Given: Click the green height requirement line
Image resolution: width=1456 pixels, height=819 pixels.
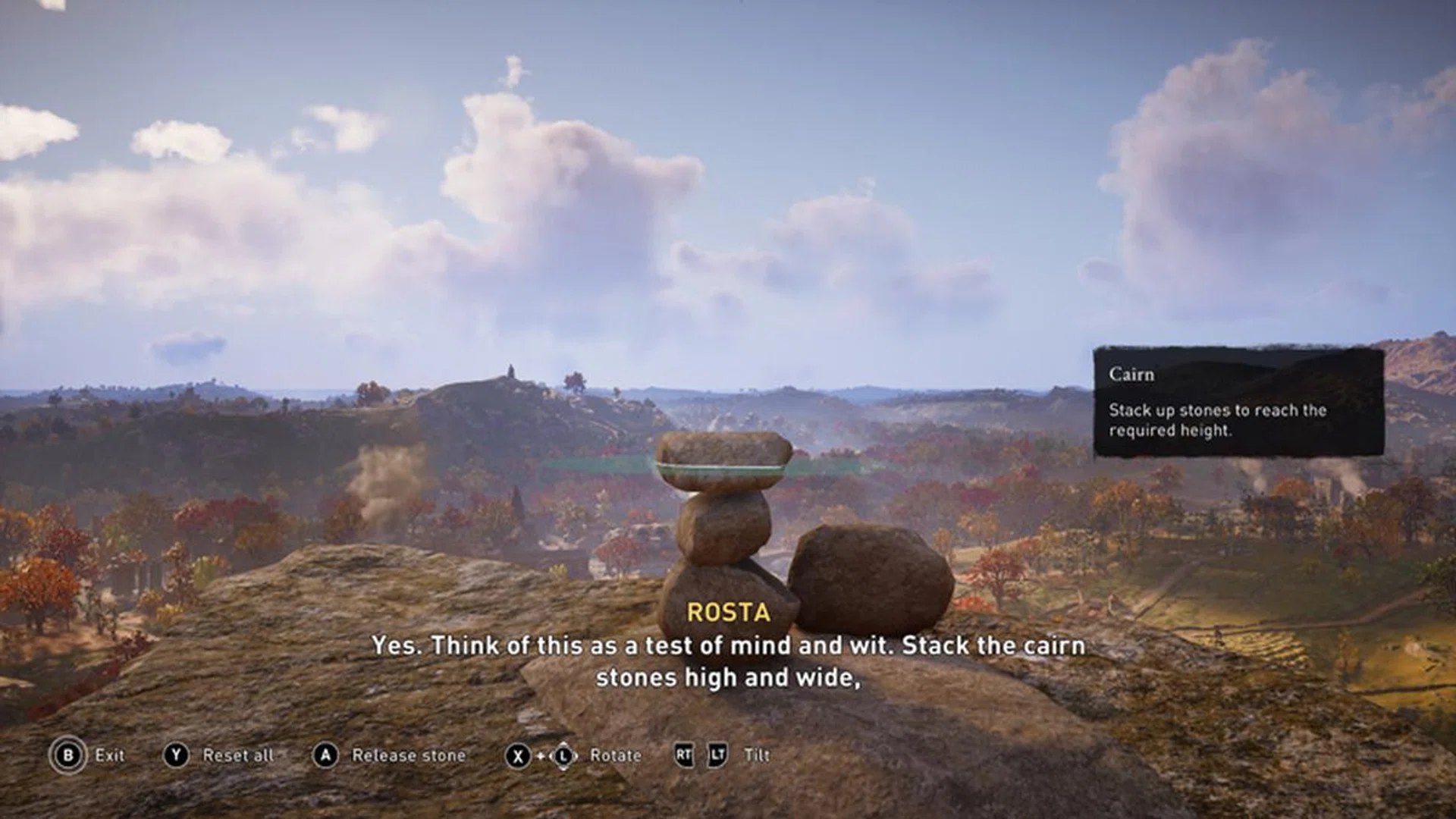Looking at the screenshot, I should pyautogui.click(x=599, y=468).
